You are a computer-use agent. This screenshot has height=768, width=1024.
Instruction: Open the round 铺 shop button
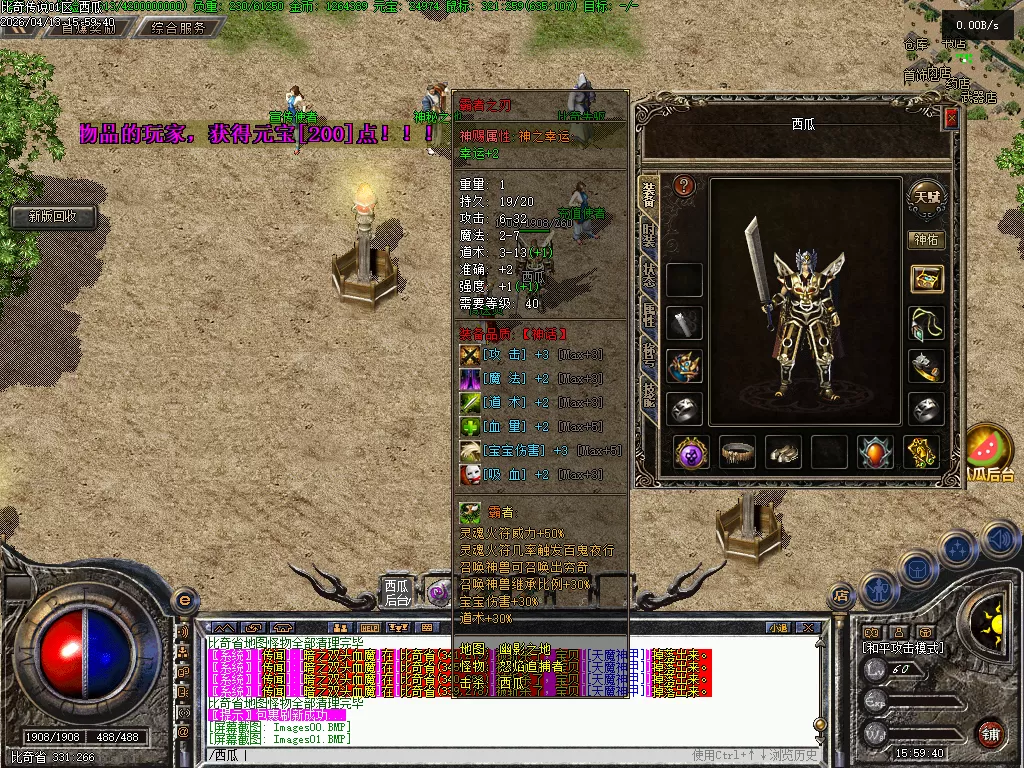[990, 733]
